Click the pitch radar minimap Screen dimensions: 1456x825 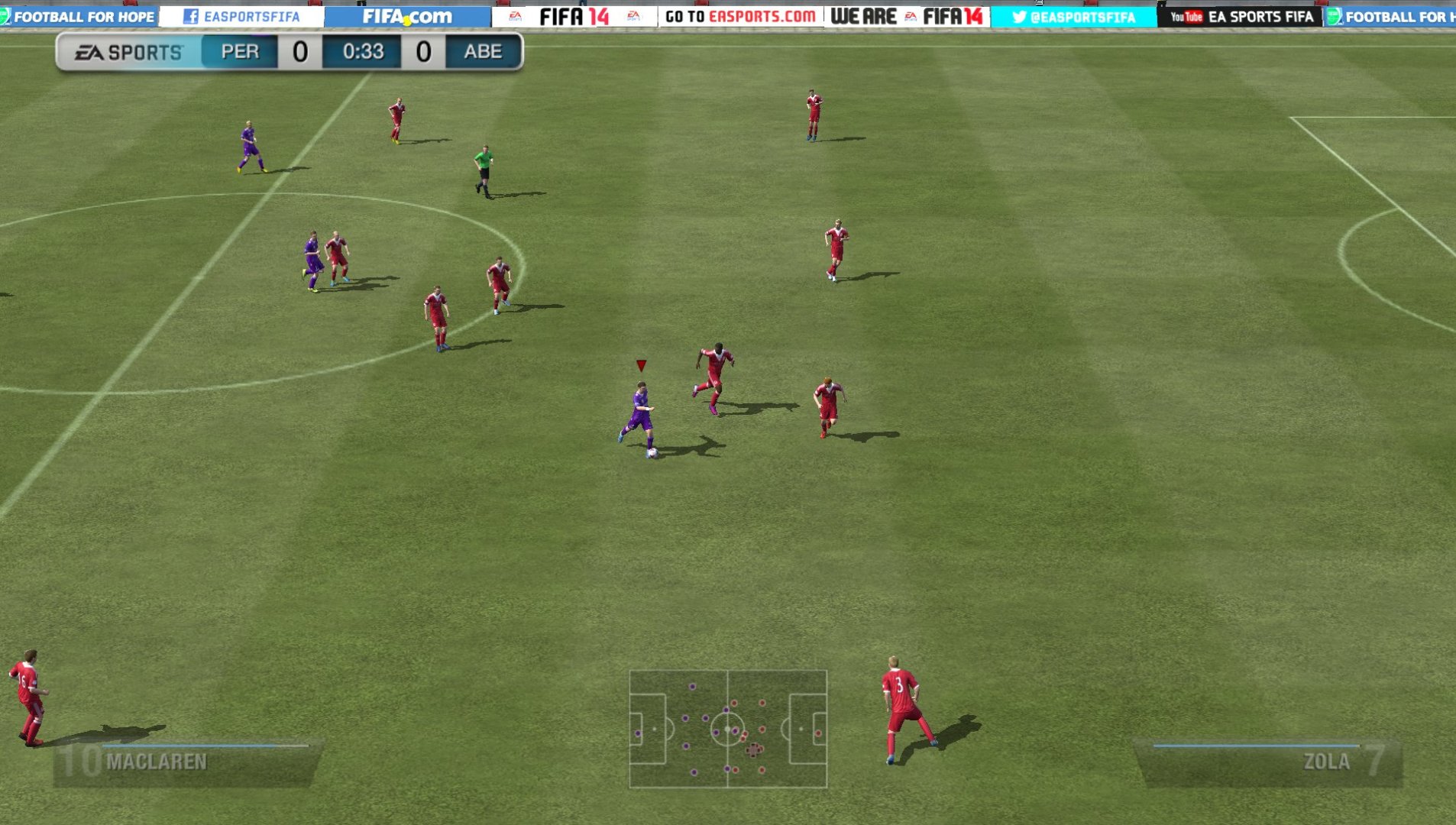pyautogui.click(x=728, y=729)
